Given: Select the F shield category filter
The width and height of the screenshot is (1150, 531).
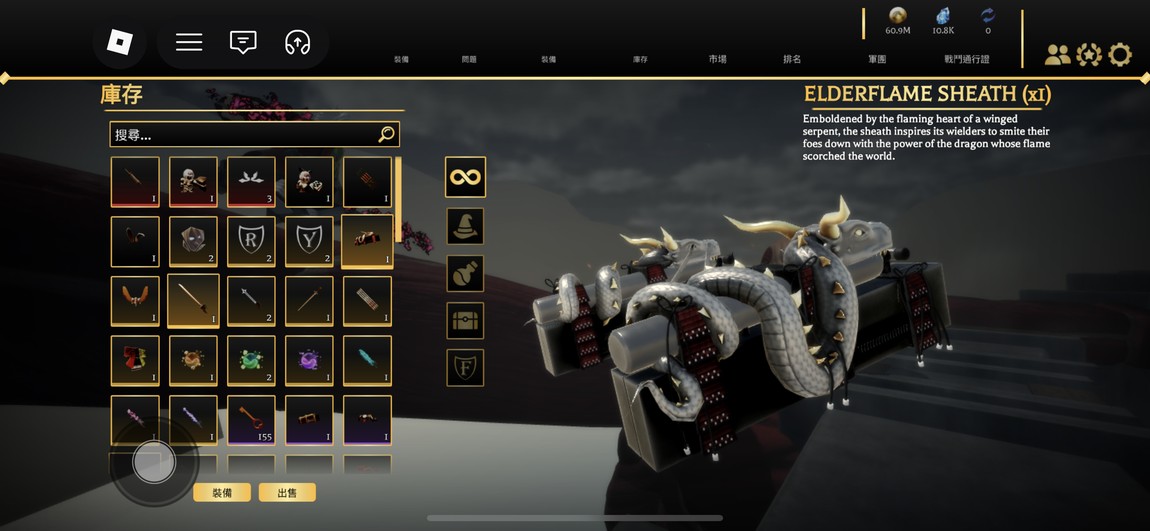Looking at the screenshot, I should pyautogui.click(x=465, y=367).
